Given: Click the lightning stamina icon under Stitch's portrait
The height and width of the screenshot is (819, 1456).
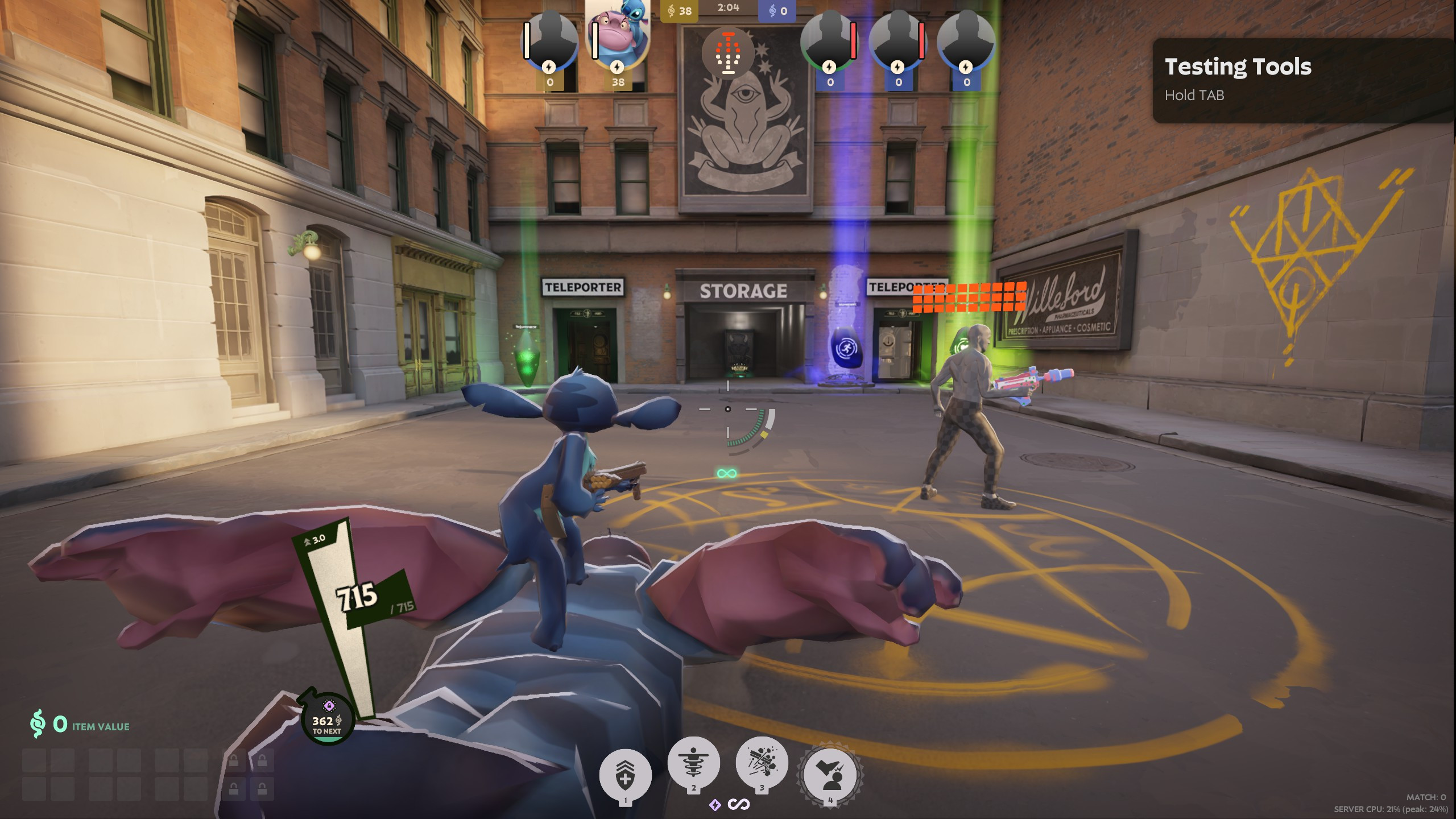Looking at the screenshot, I should [617, 68].
